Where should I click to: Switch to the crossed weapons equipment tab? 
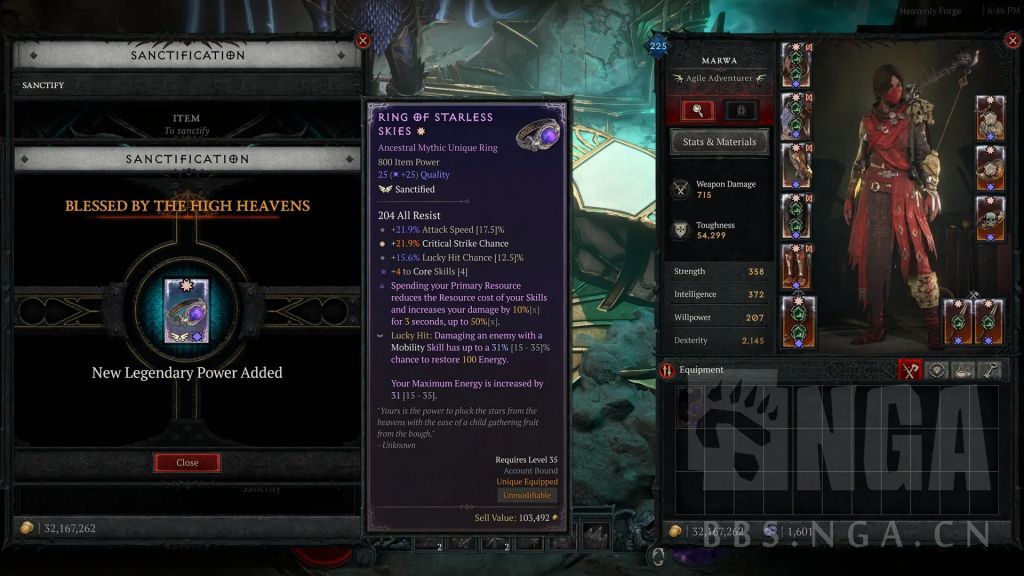909,370
